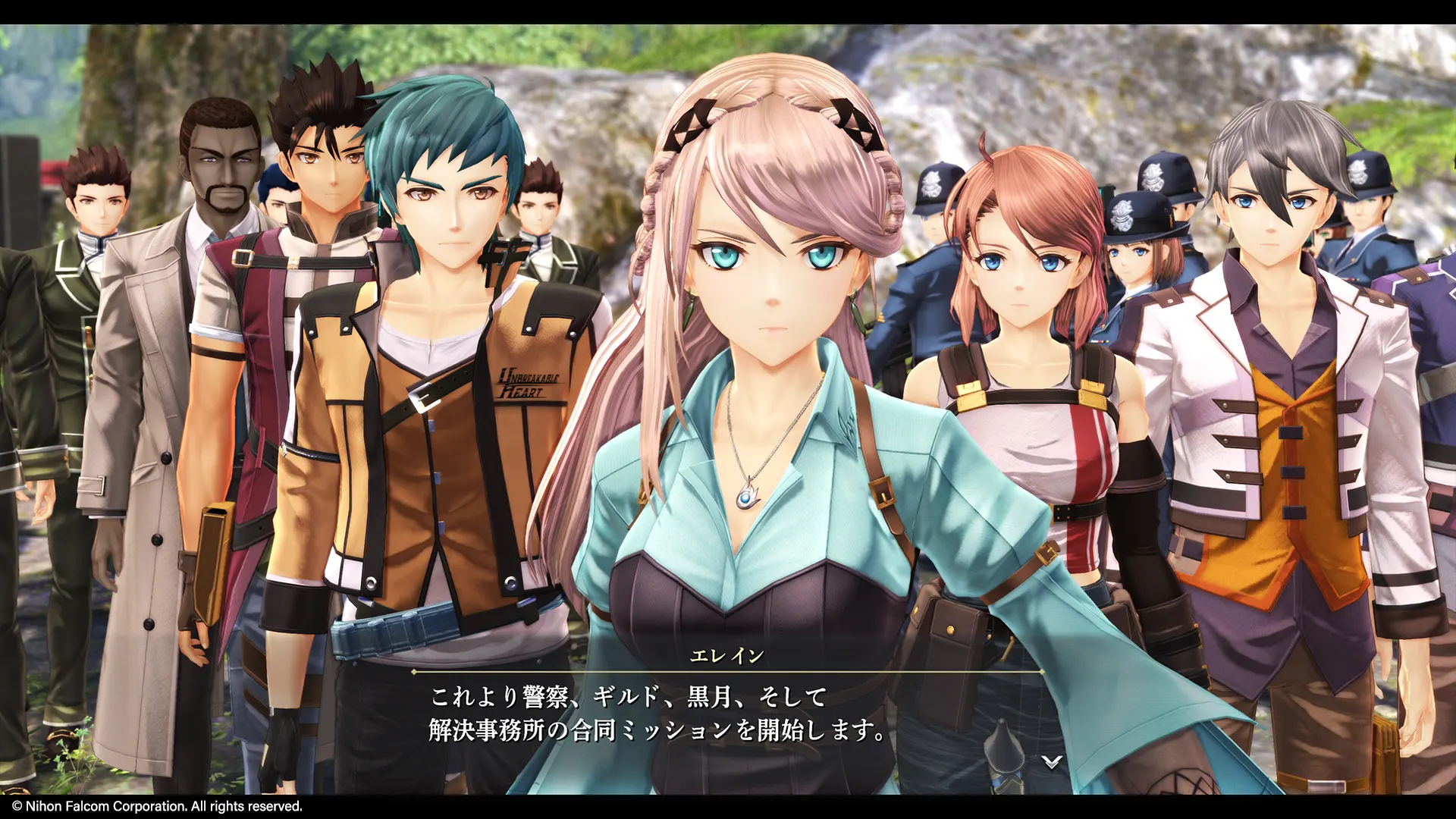
Task: Click the word 黒月 in the dialogue text
Action: click(x=714, y=695)
